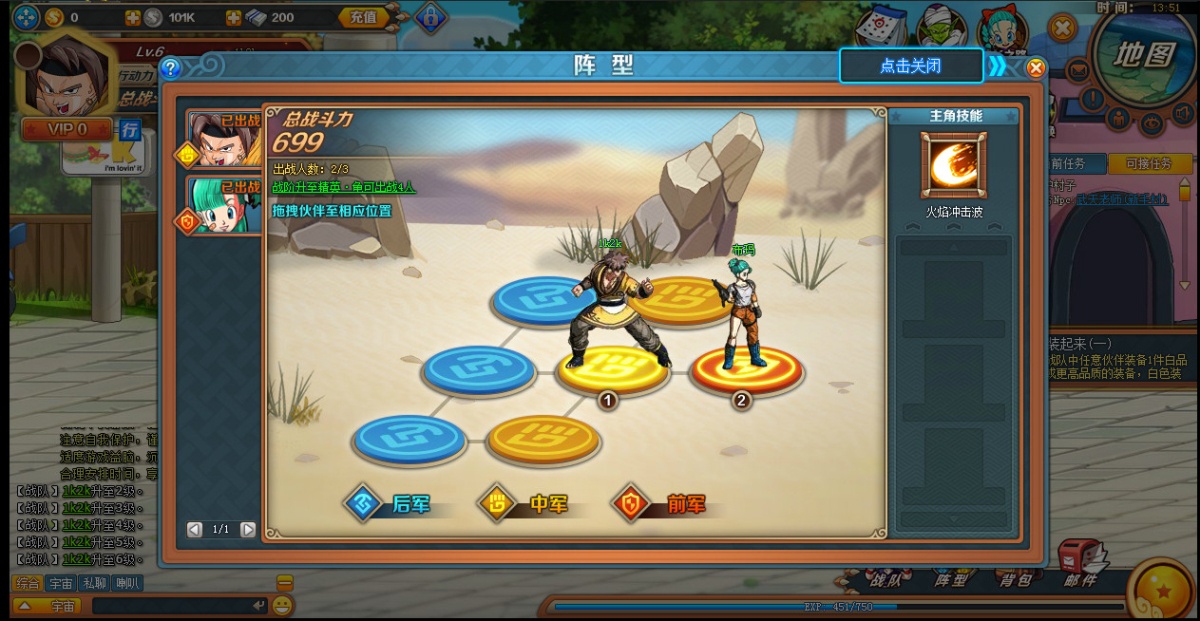Viewport: 1200px width, 621px height.
Task: Switch to the 私聊 private chat tab
Action: click(94, 583)
